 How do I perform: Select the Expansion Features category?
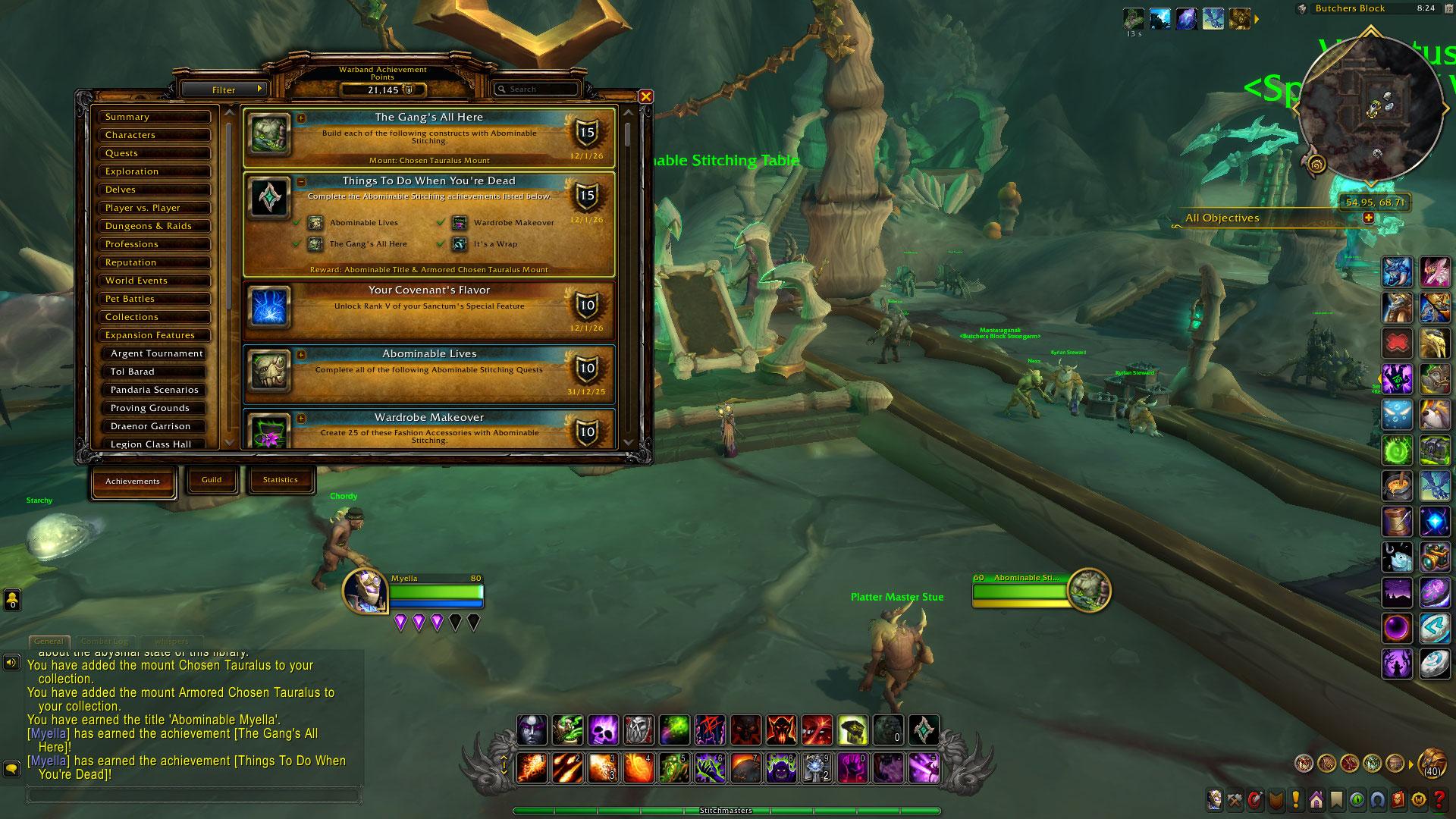click(155, 335)
